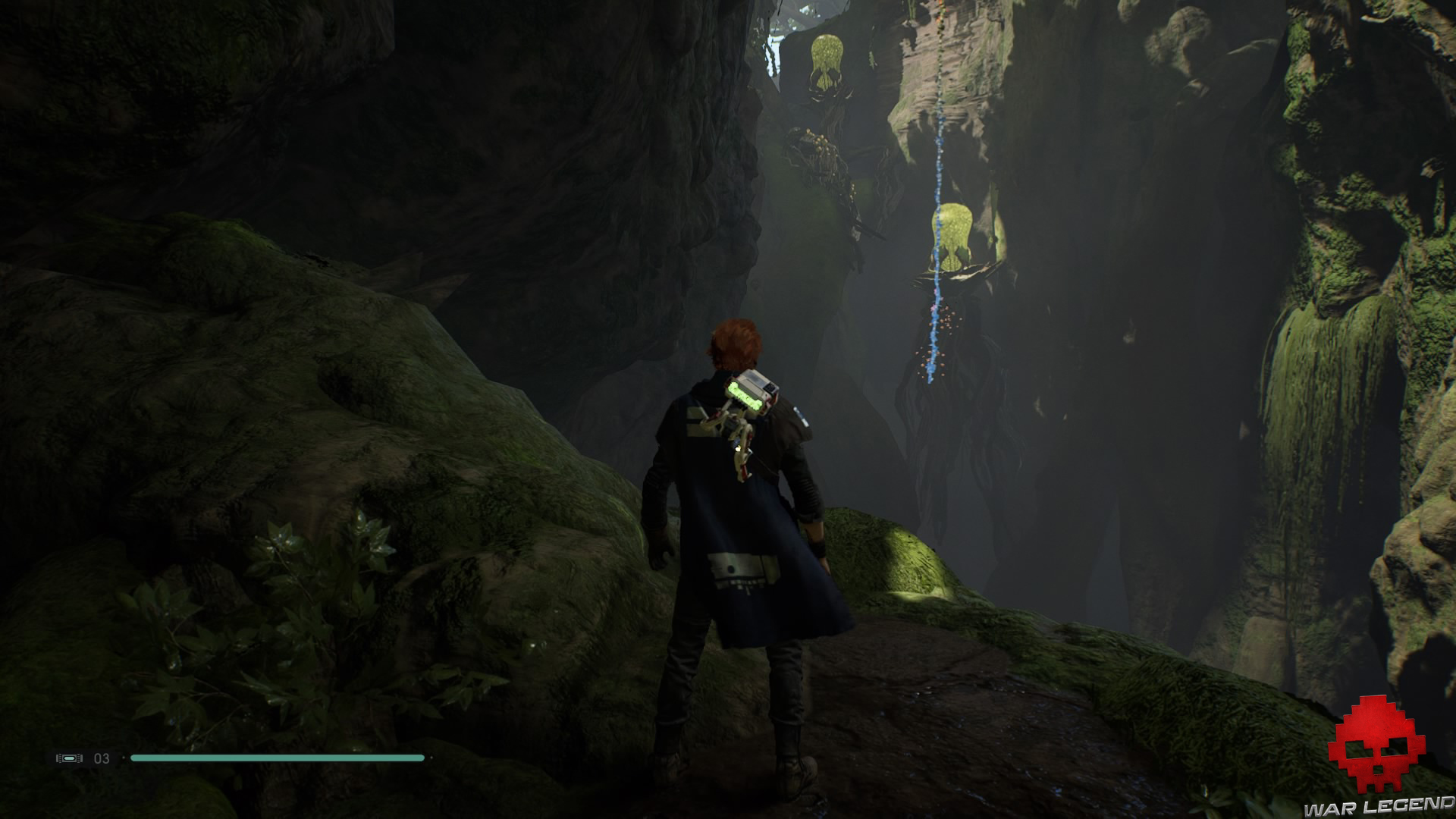The height and width of the screenshot is (819, 1456).
Task: Select the stim canister icon
Action: [69, 758]
